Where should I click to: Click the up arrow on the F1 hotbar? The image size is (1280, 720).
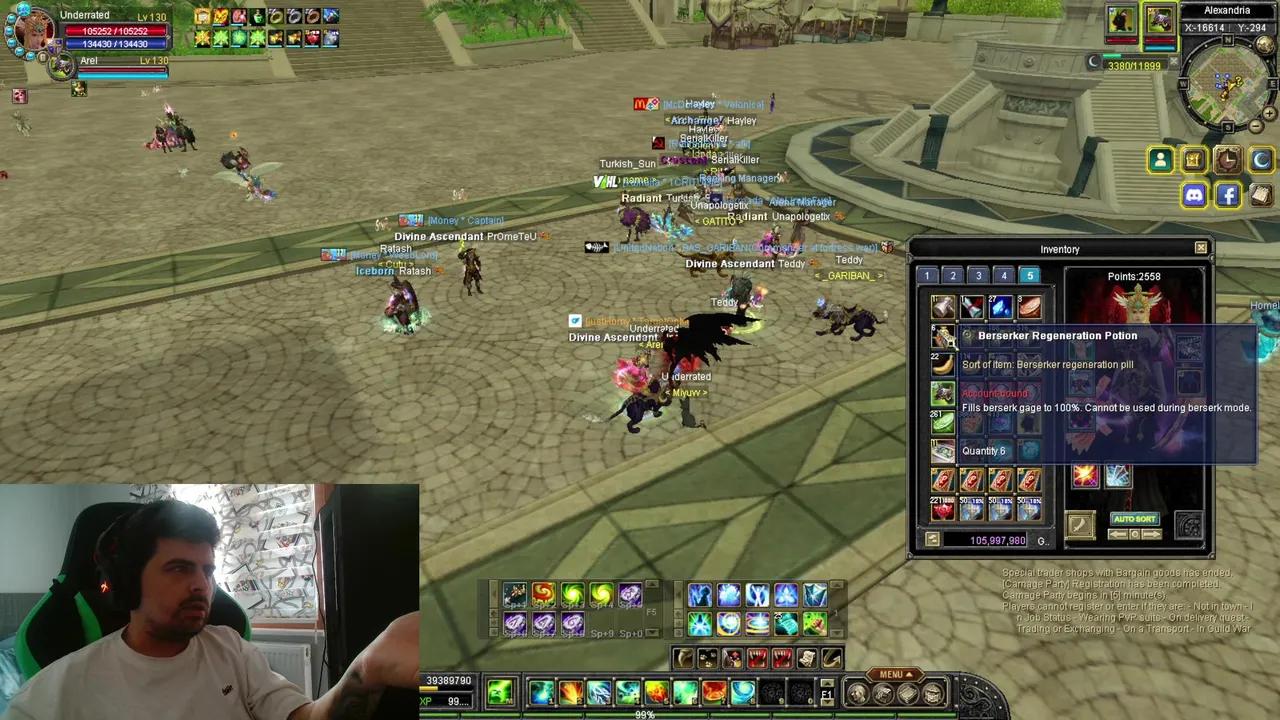(x=827, y=682)
